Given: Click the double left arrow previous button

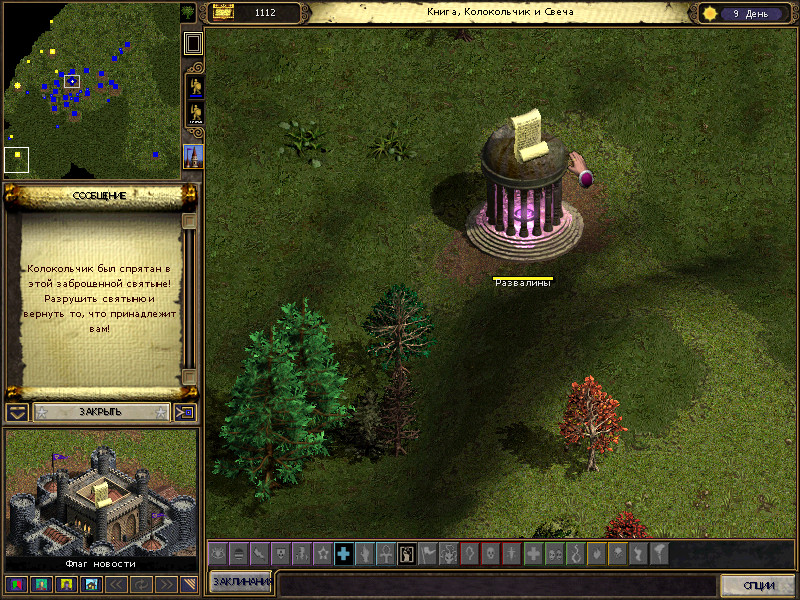Looking at the screenshot, I should click(x=116, y=583).
